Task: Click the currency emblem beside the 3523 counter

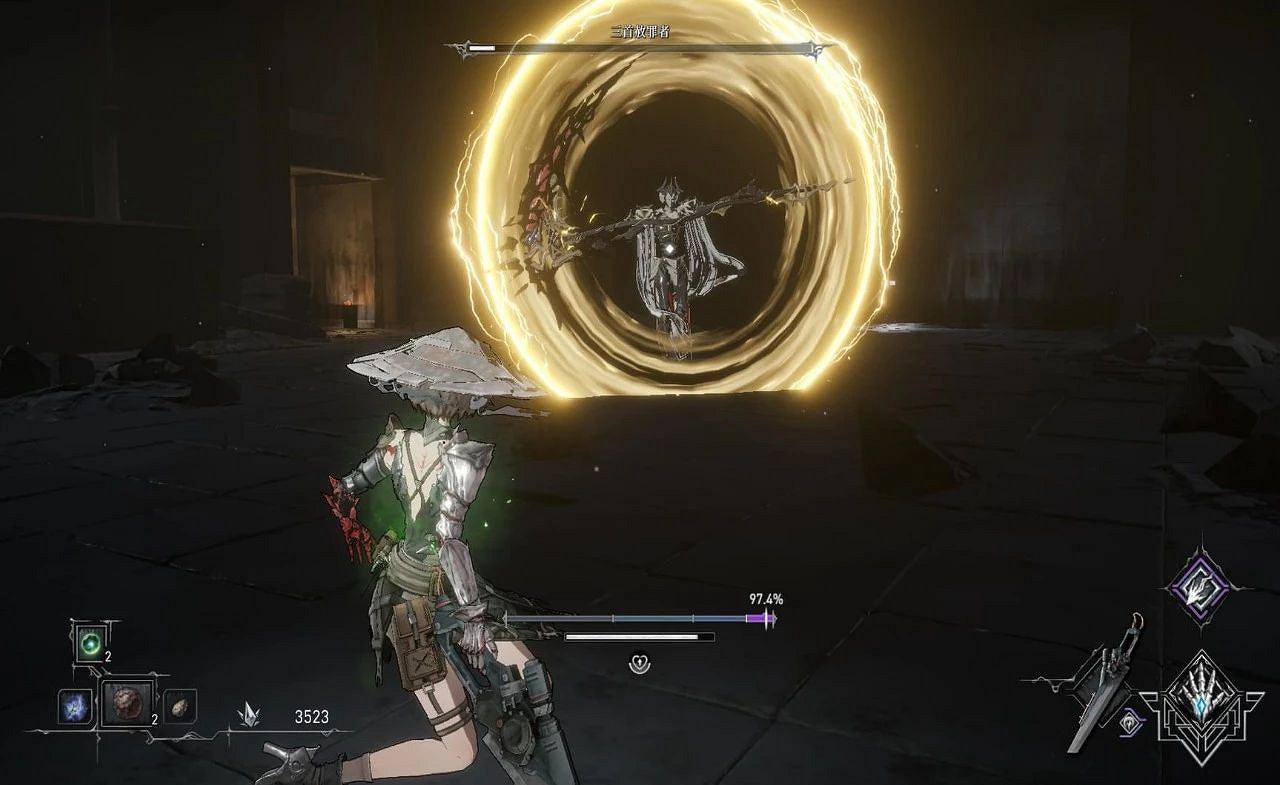Action: coord(249,715)
